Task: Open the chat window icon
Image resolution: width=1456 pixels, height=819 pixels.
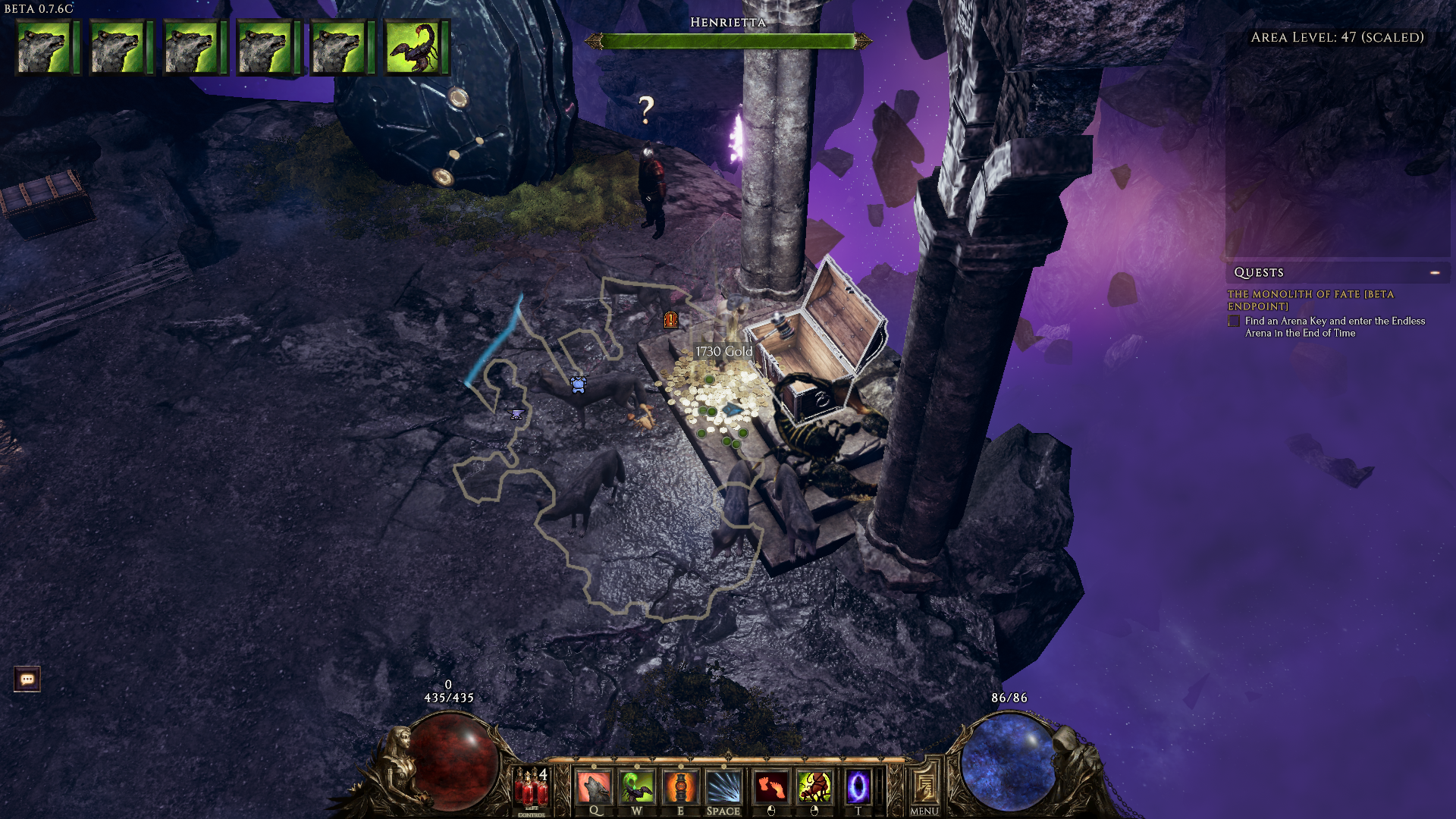Action: tap(27, 679)
